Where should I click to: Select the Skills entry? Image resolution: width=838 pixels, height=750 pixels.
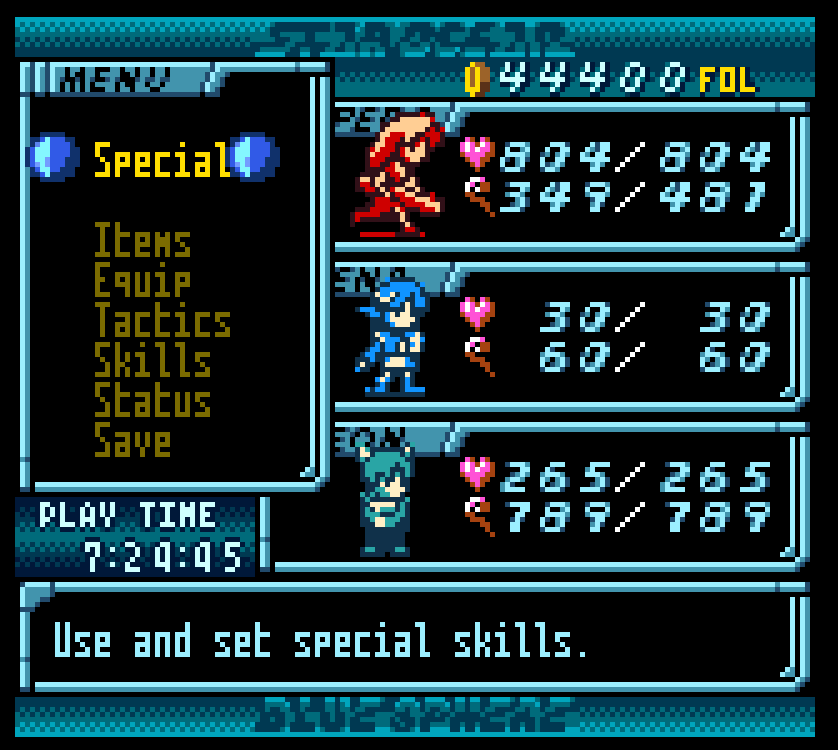pos(152,361)
